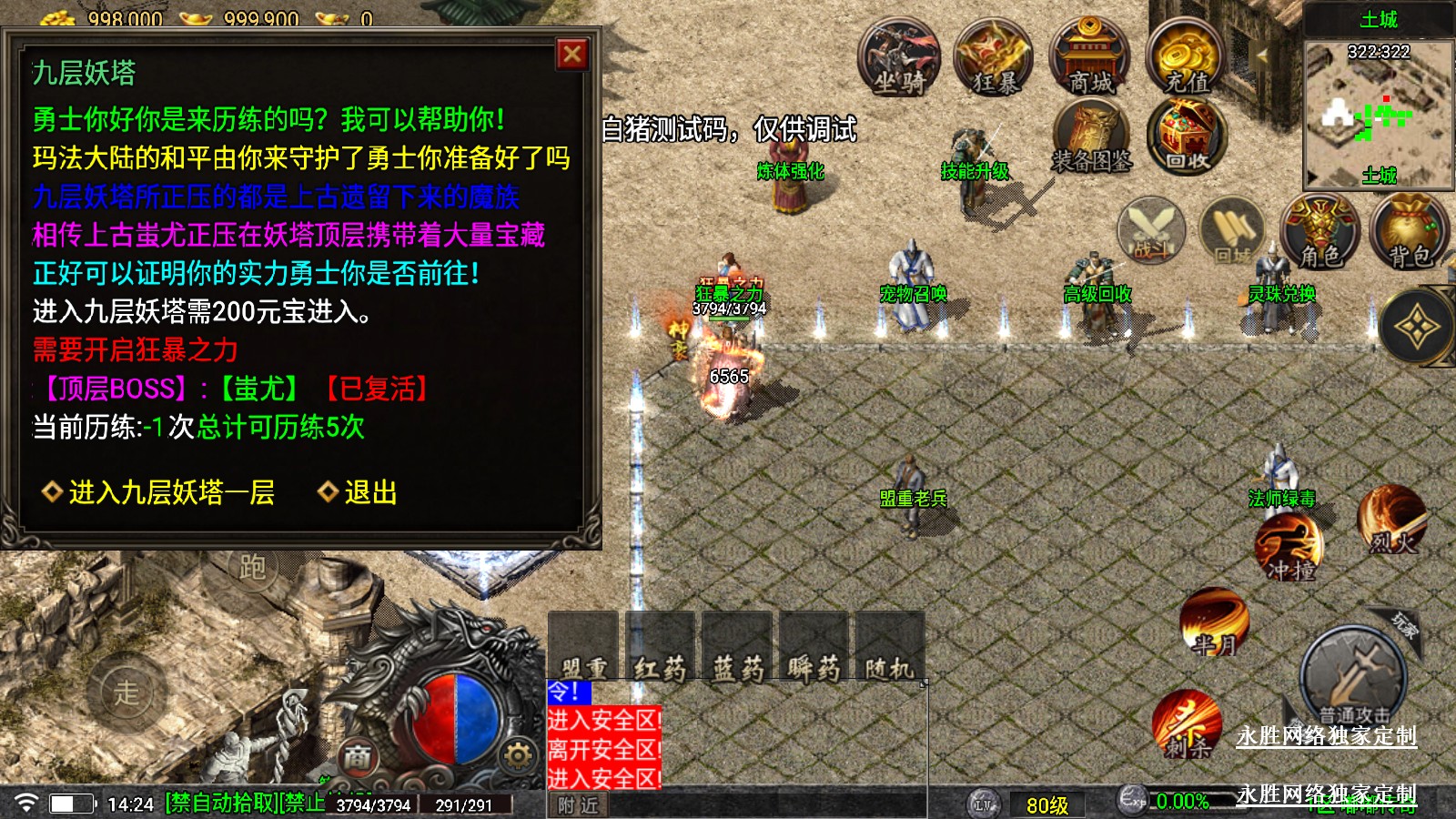Open the 角色 character sheet
The width and height of the screenshot is (1456, 819).
coord(1319,232)
